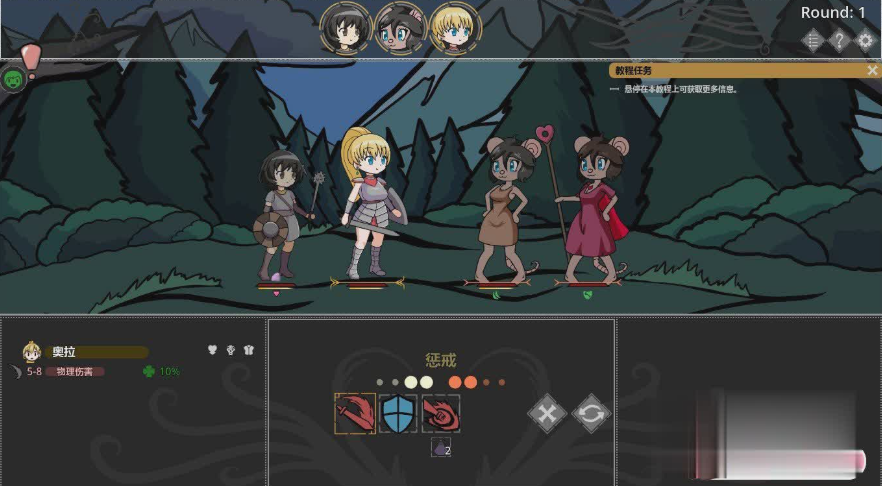Click the X cancel diamond button
882x486 pixels.
pos(546,413)
